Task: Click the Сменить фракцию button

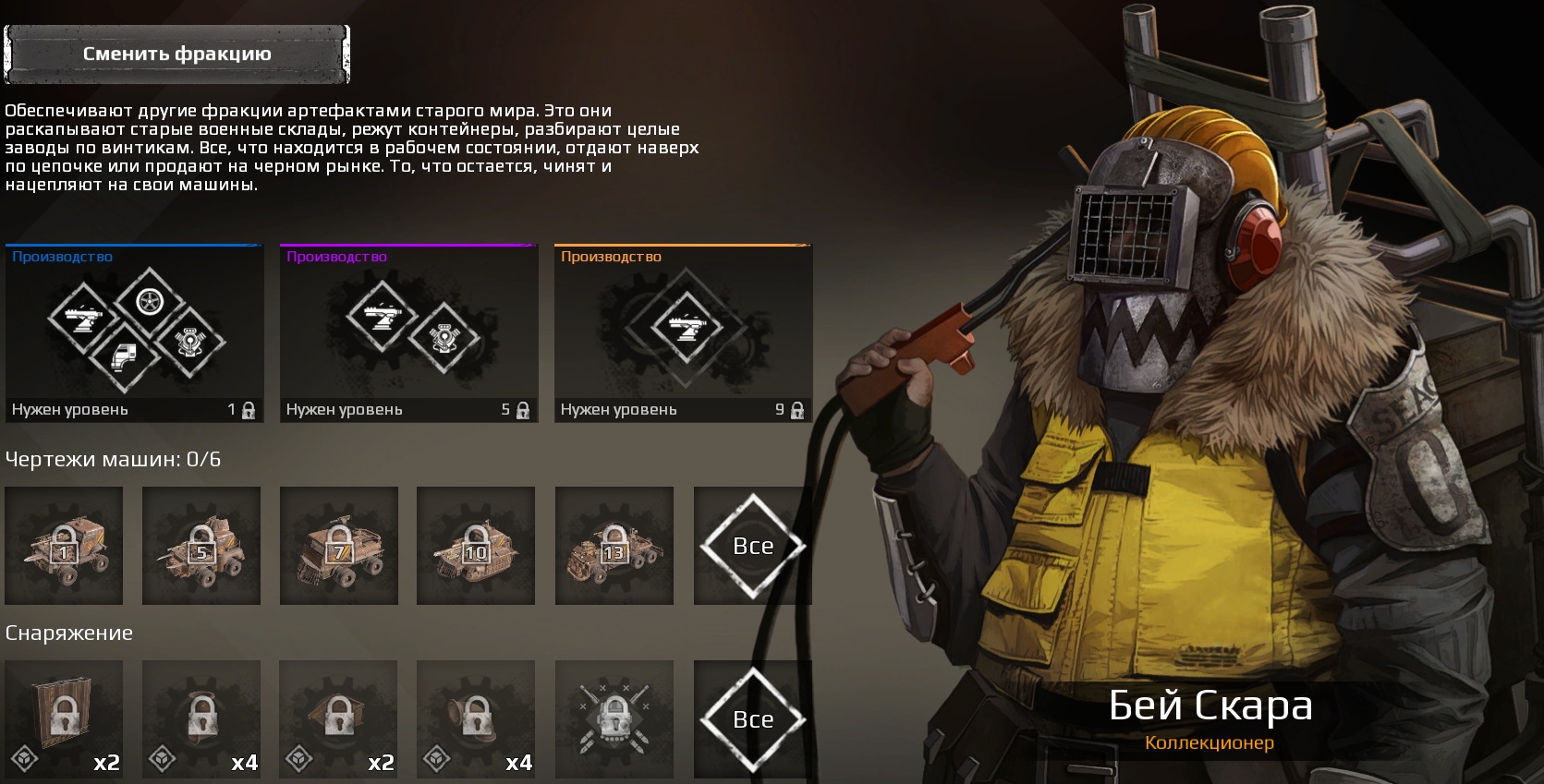Action: pos(176,54)
